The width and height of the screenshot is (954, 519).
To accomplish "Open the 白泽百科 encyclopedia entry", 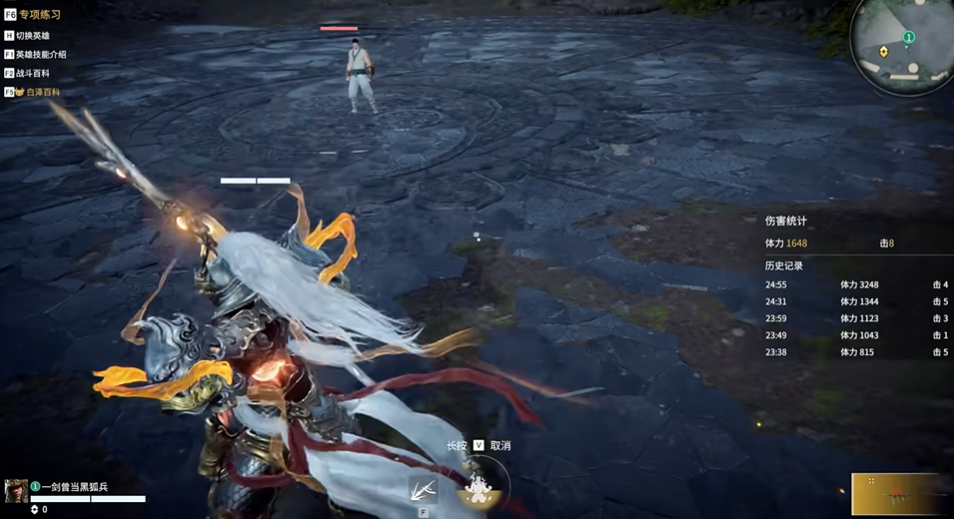I will point(38,92).
